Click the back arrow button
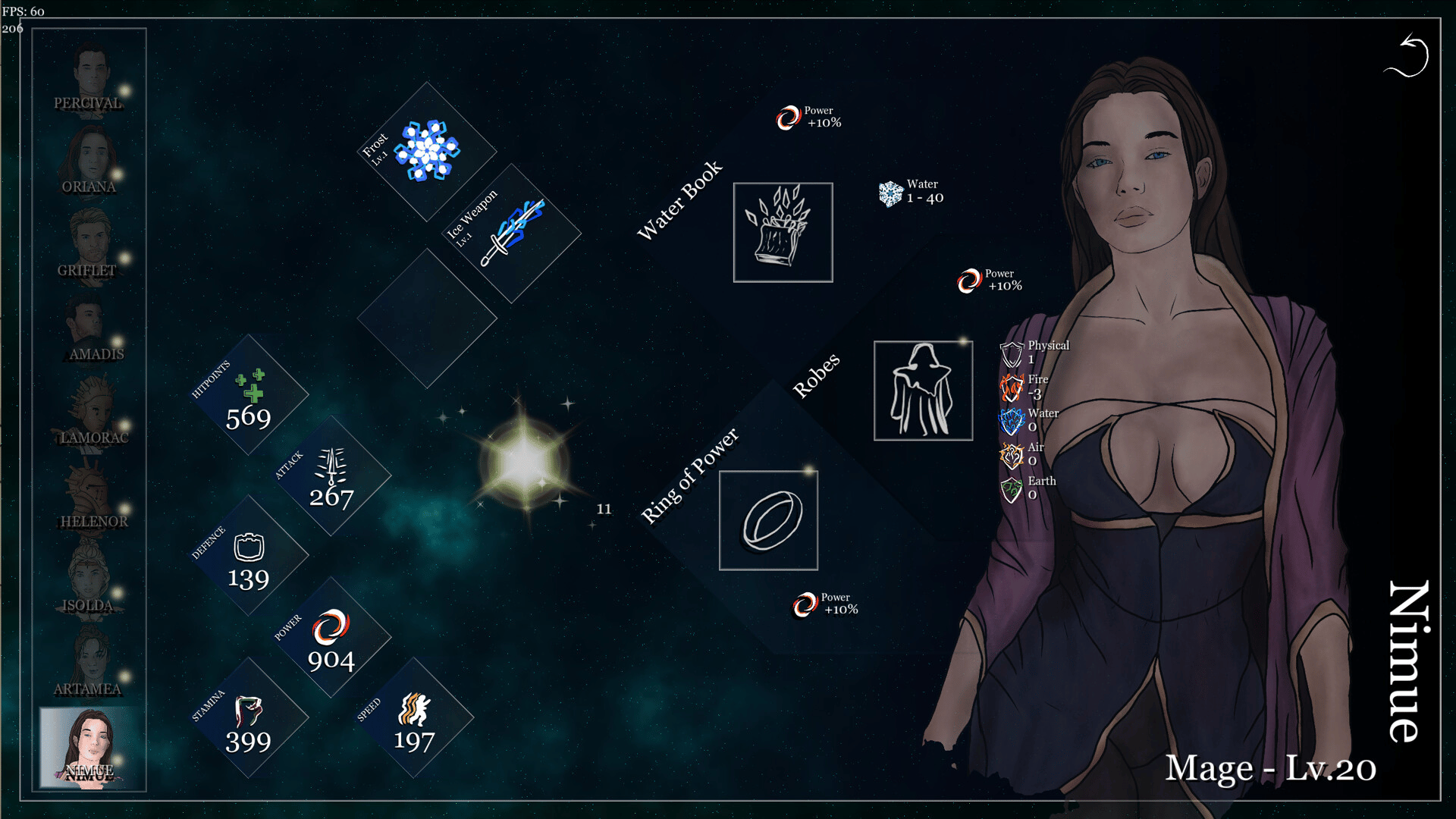 pos(1407,56)
